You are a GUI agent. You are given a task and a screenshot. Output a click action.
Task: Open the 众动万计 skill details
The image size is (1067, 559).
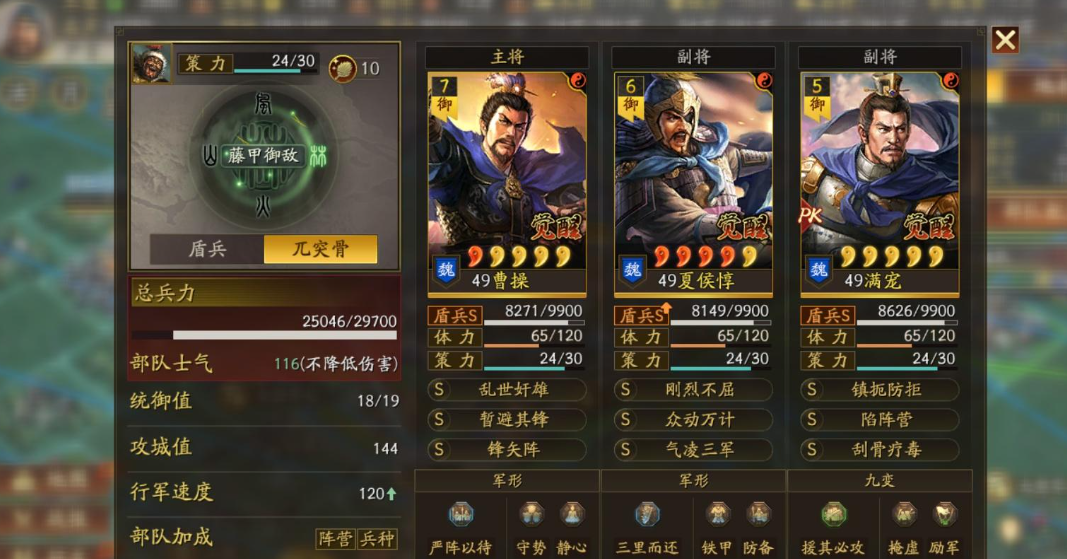(x=693, y=420)
